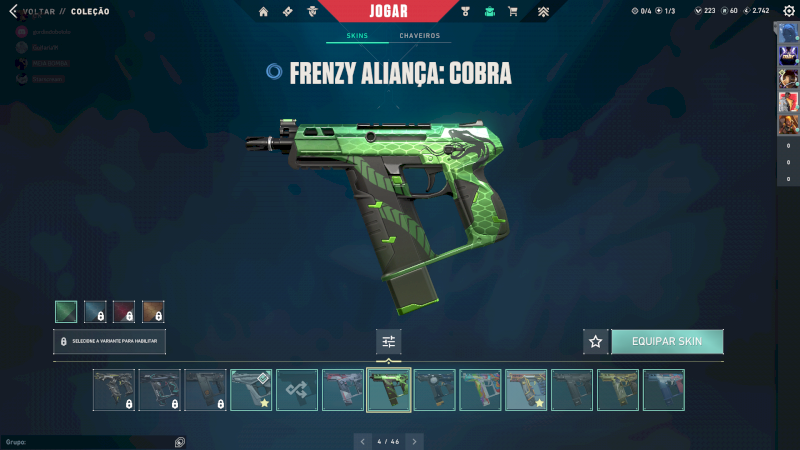
Task: Switch to the Chaveiros tab
Action: click(419, 36)
